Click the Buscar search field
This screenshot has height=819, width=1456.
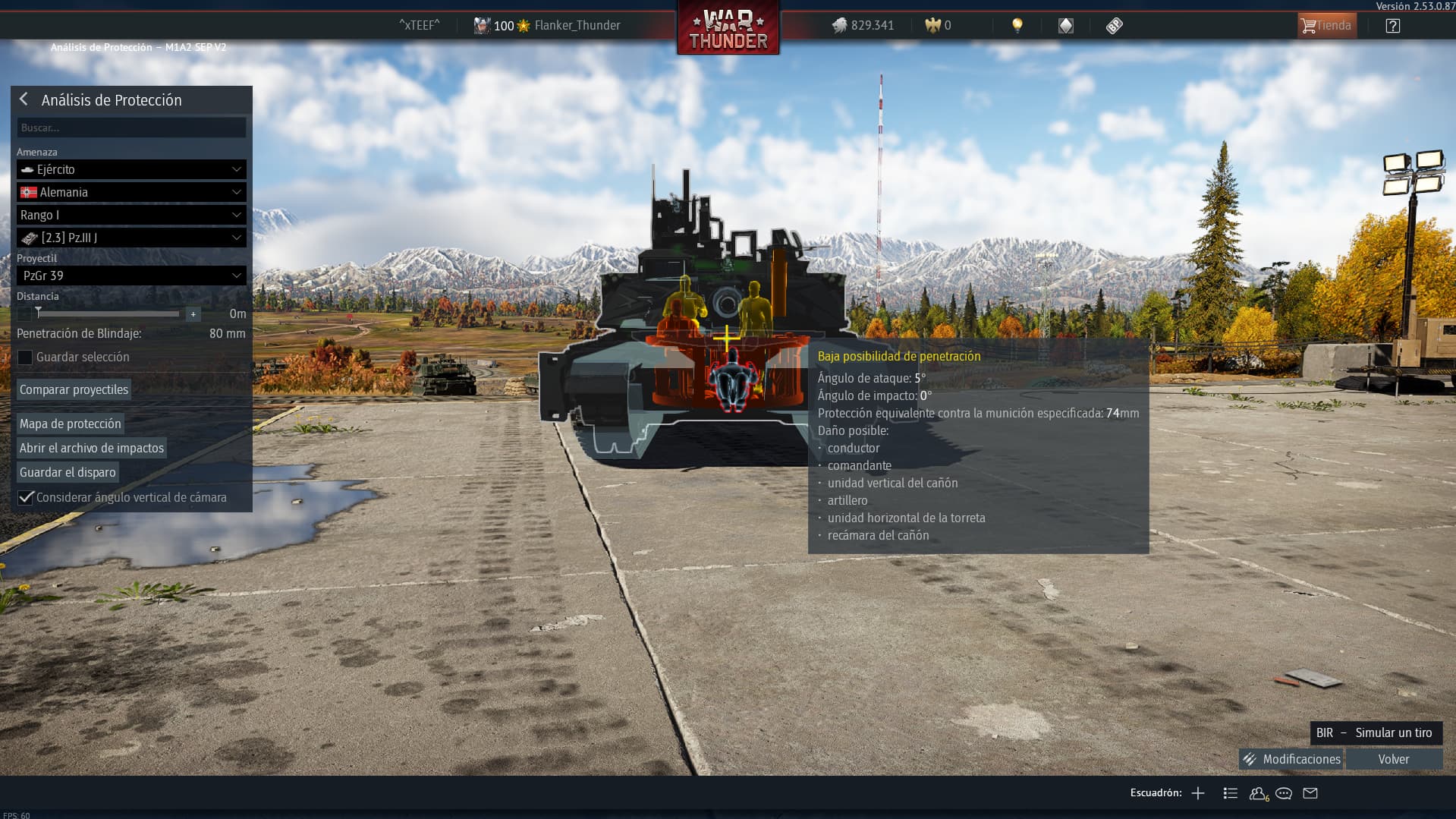(x=131, y=128)
